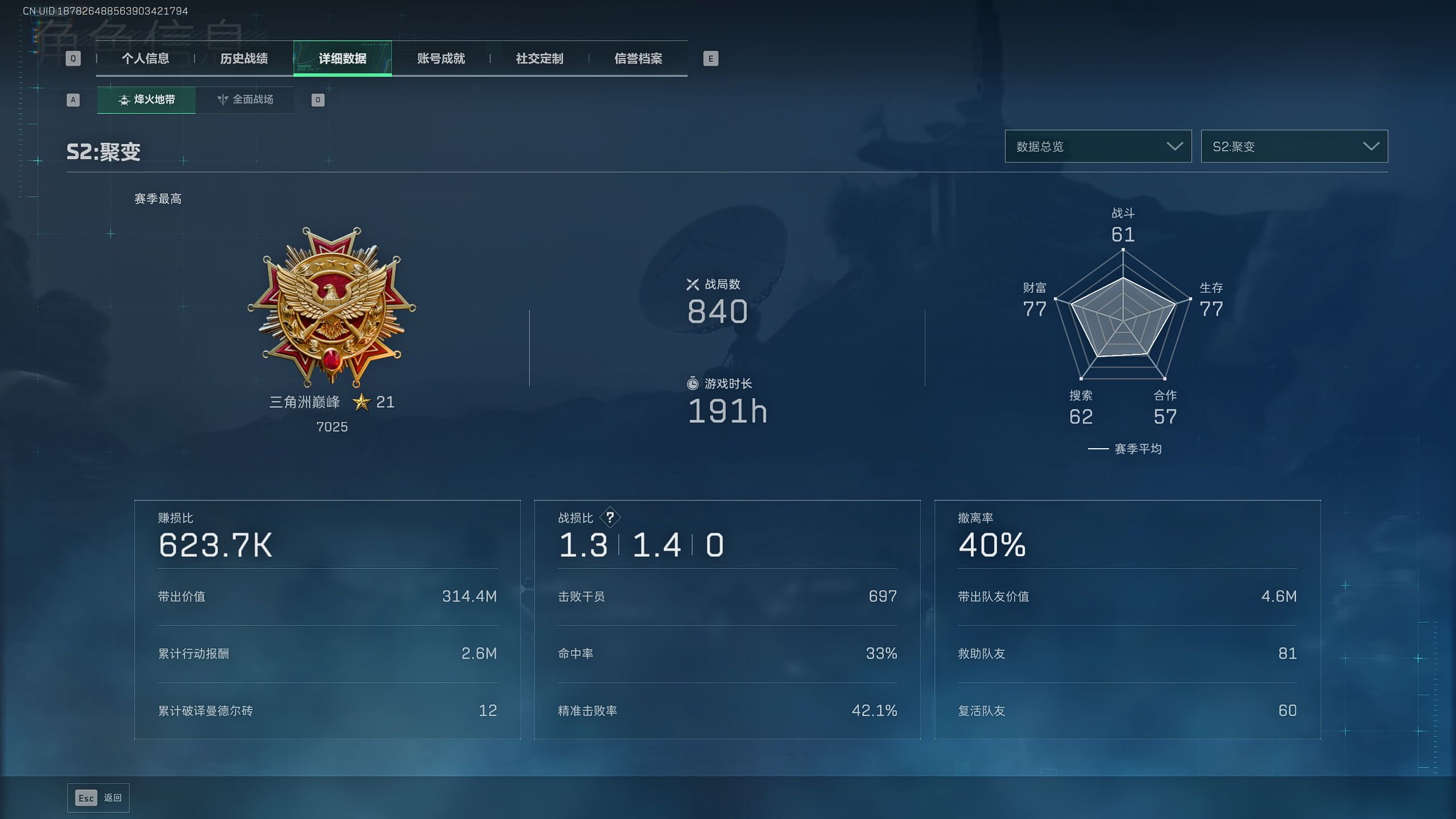The image size is (1456, 819).
Task: Select the 详细数据 tab
Action: pyautogui.click(x=342, y=59)
